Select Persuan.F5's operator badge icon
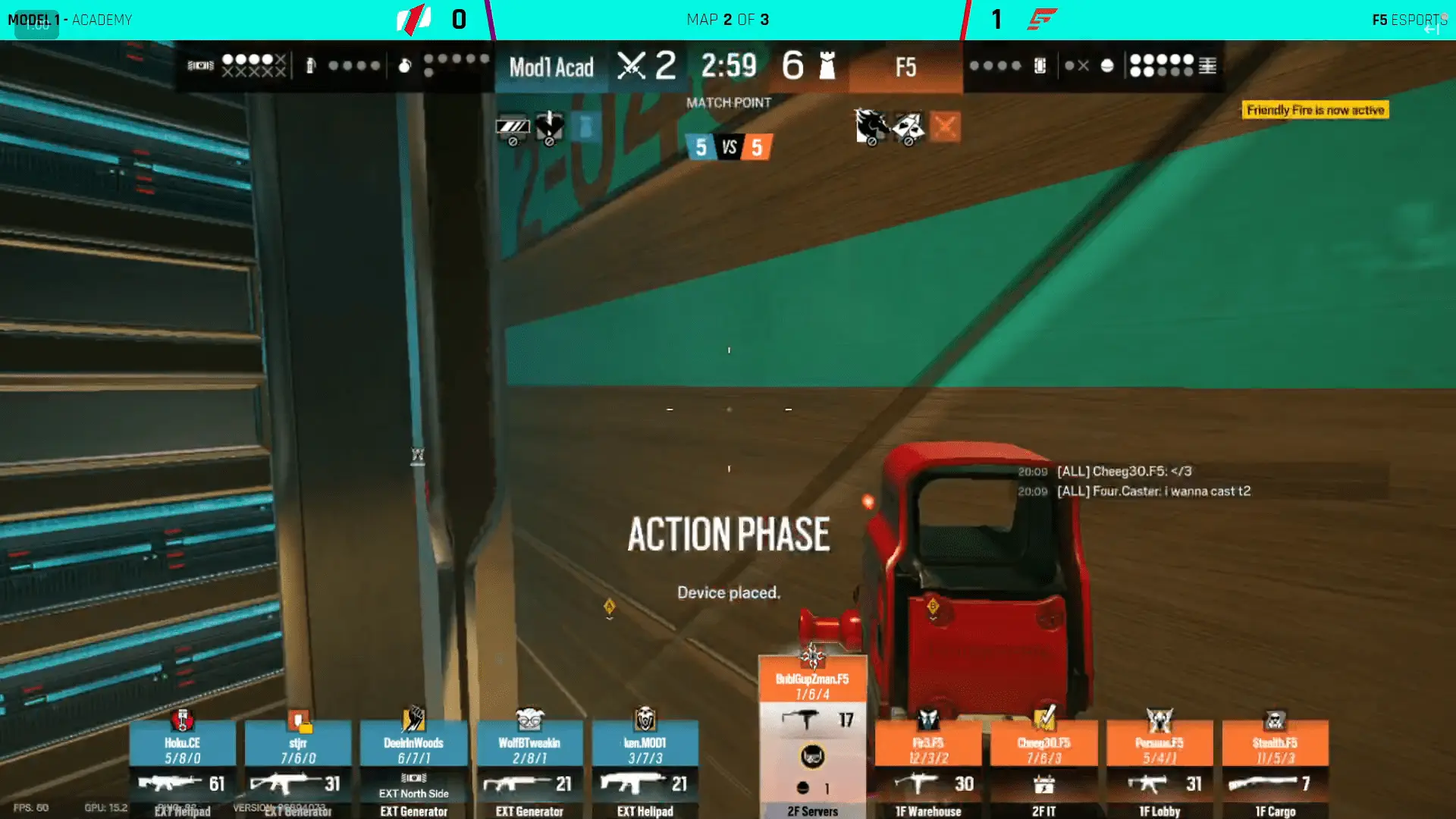Viewport: 1456px width, 819px height. coord(1159,718)
